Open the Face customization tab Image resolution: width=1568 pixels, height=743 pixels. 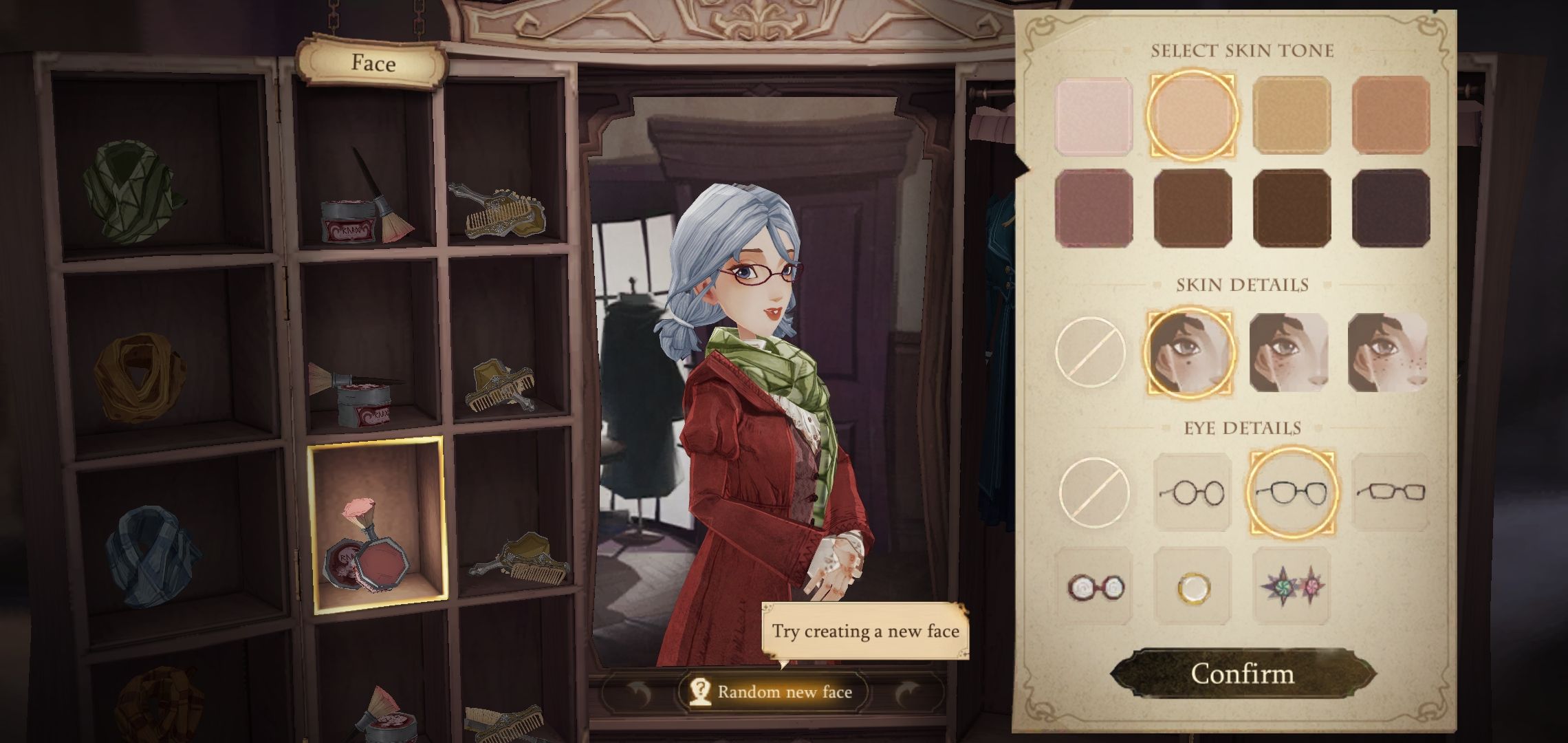click(x=371, y=64)
